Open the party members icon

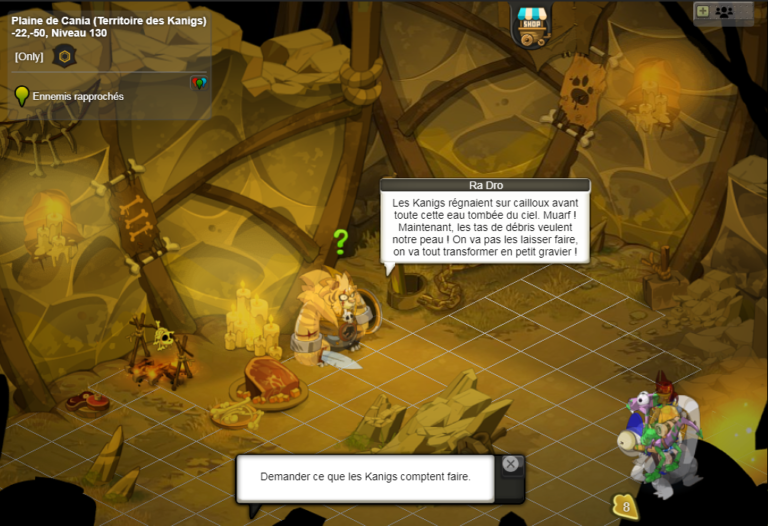coord(724,11)
